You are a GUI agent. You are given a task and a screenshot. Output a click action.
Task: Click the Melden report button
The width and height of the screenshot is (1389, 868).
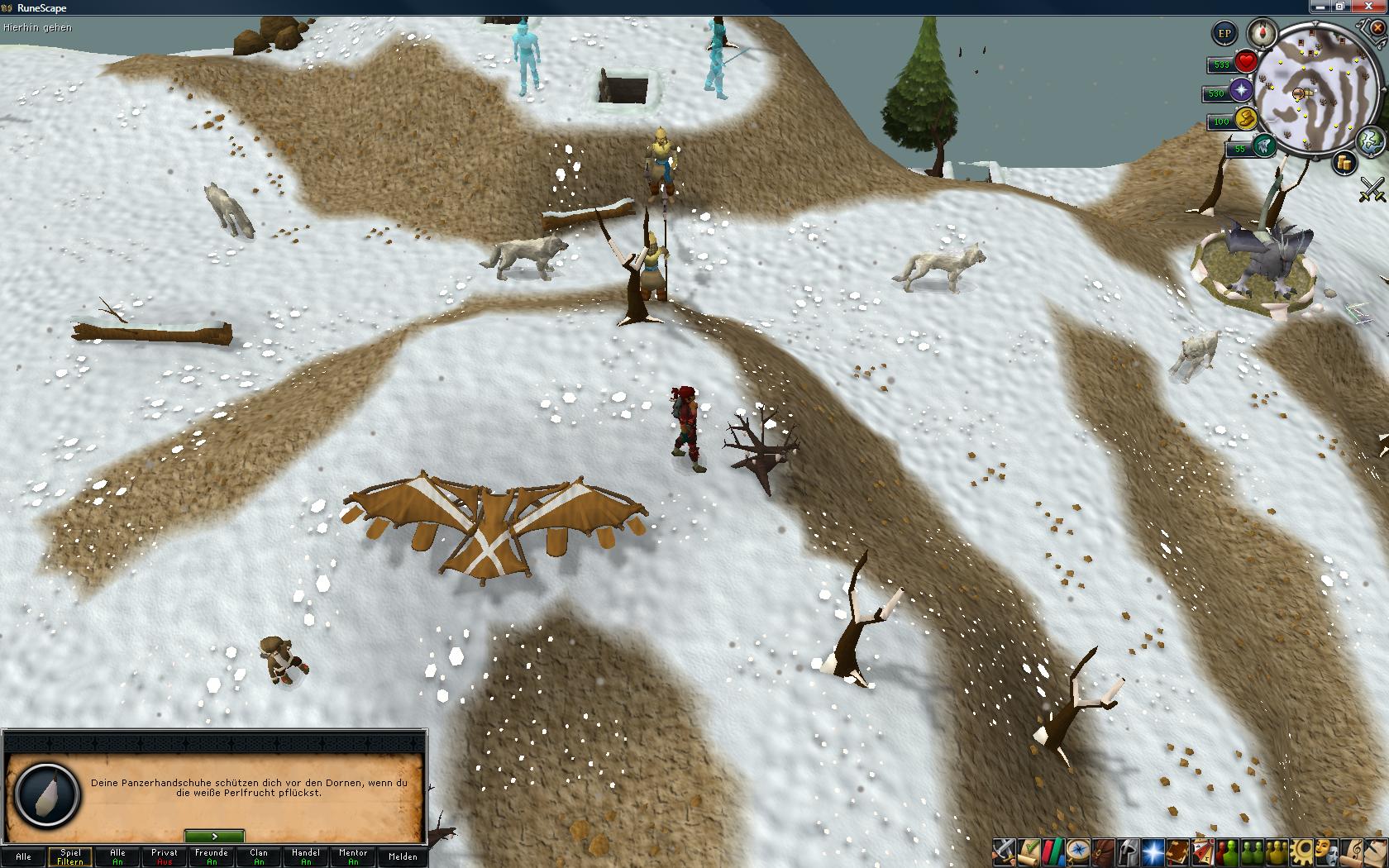tap(403, 856)
